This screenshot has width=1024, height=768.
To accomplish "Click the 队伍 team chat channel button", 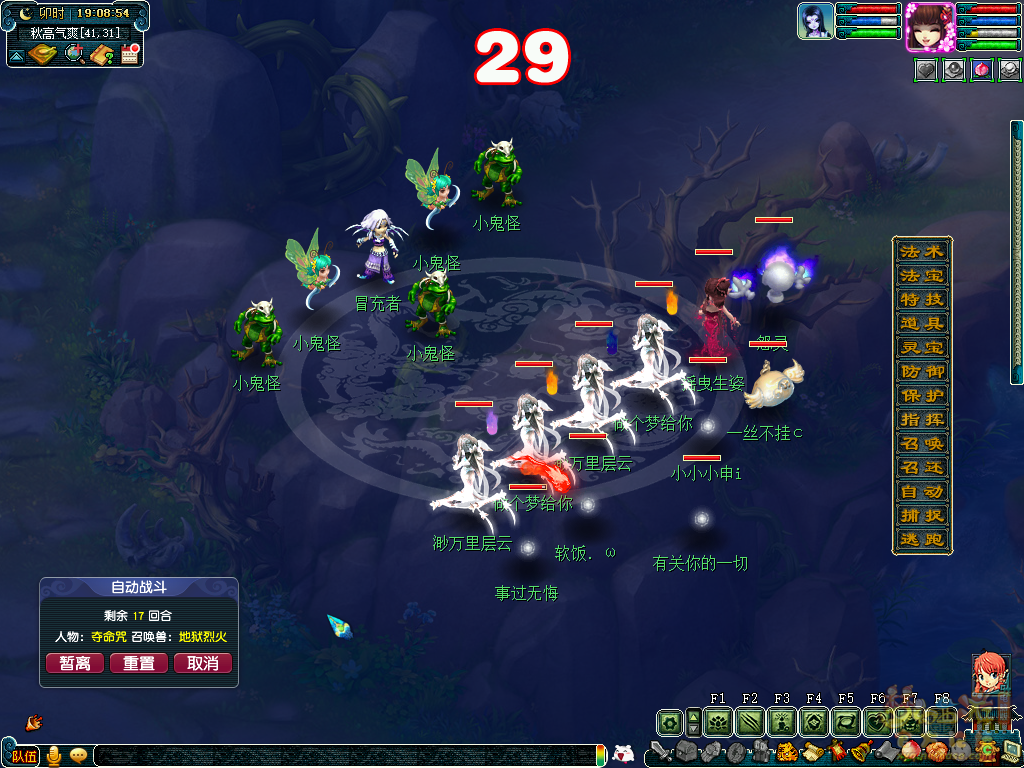I will click(23, 755).
